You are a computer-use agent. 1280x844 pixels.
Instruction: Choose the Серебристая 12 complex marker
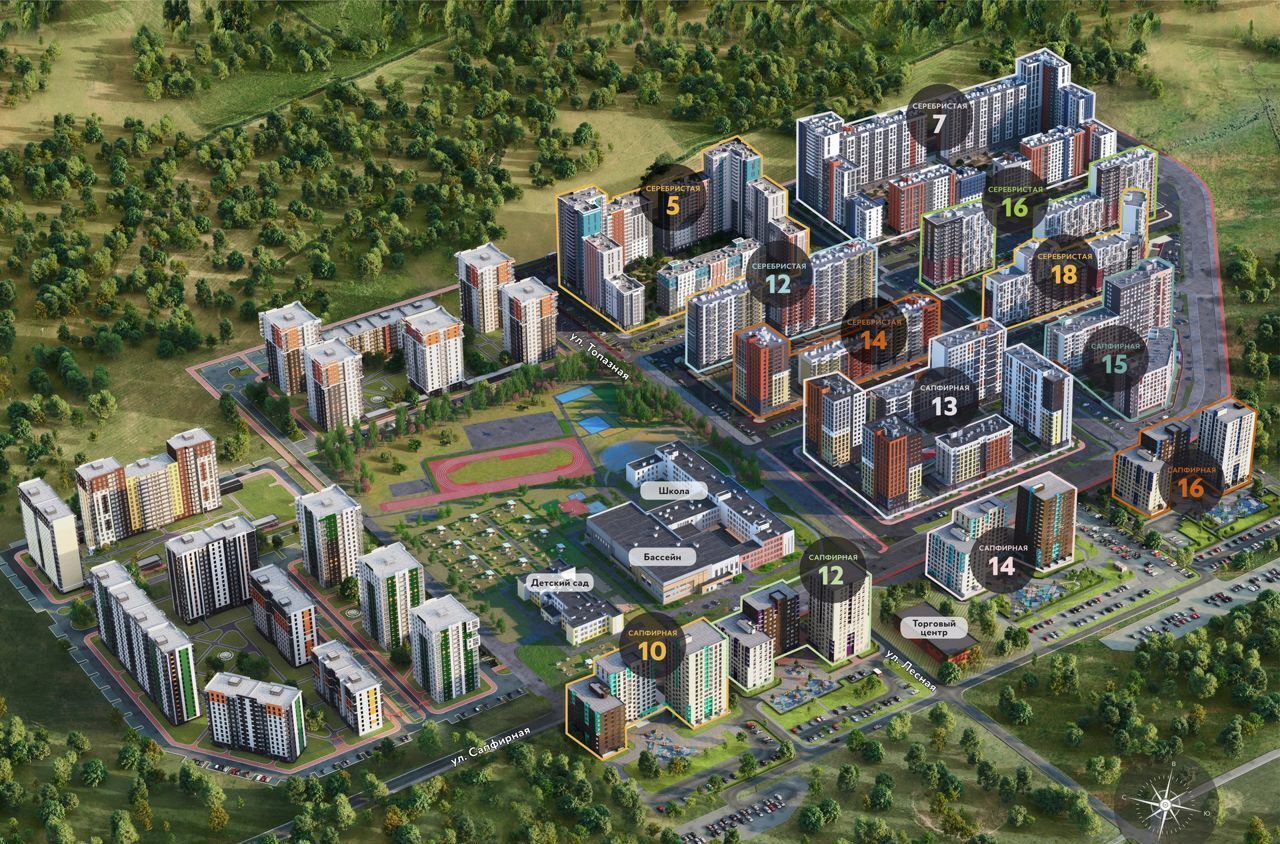[777, 275]
